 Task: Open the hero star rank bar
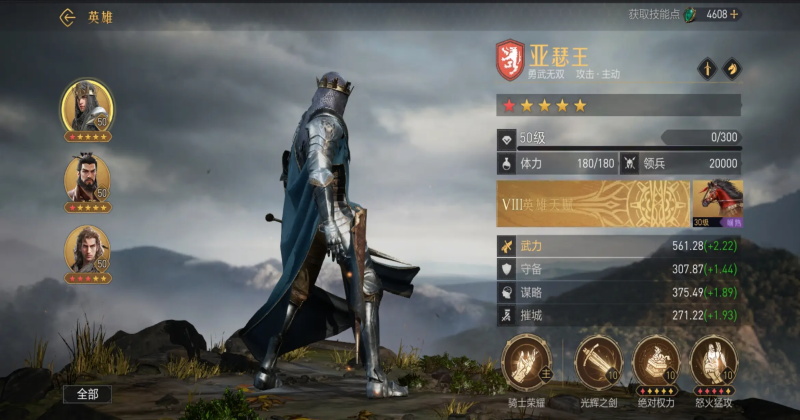[618, 105]
